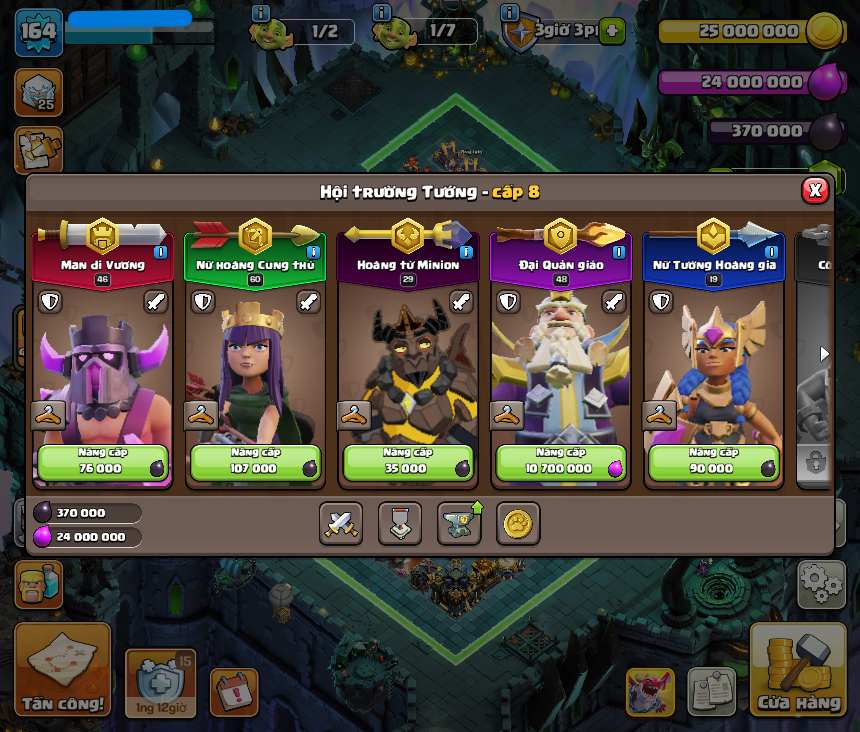
Task: Upgrade Hoàng tử Minion for 35 000
Action: [x=407, y=463]
